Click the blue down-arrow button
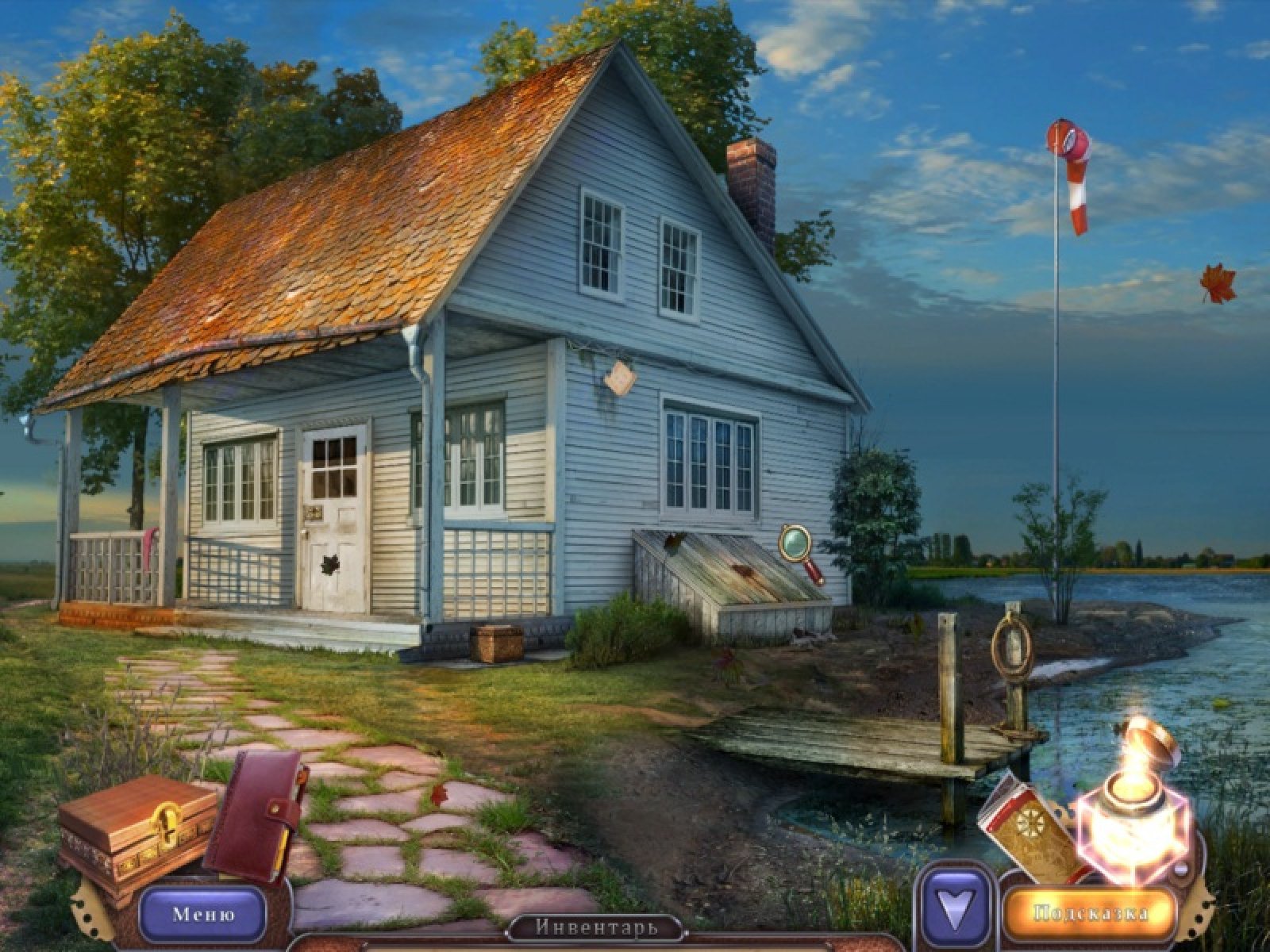The height and width of the screenshot is (952, 1270). tap(957, 912)
